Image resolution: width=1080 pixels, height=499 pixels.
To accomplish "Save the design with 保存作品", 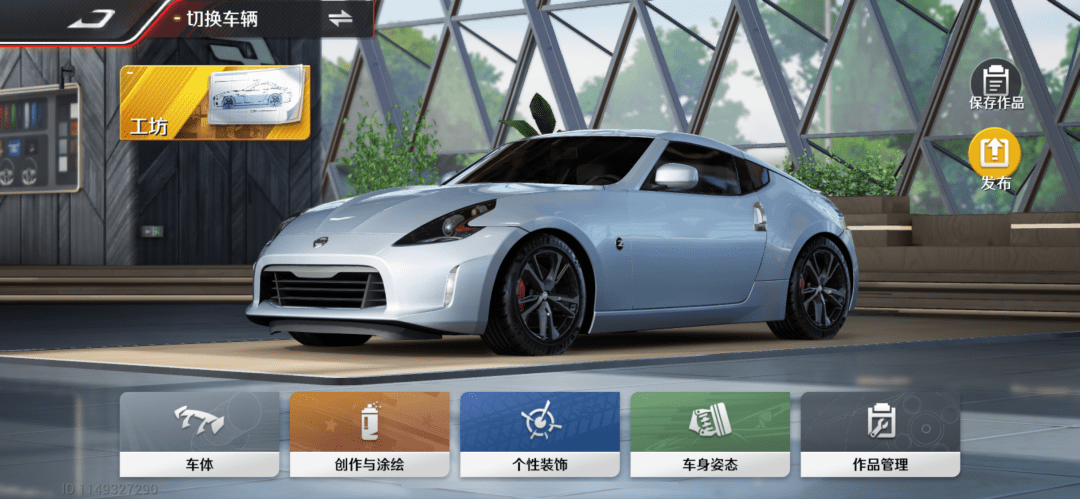I will (x=995, y=85).
